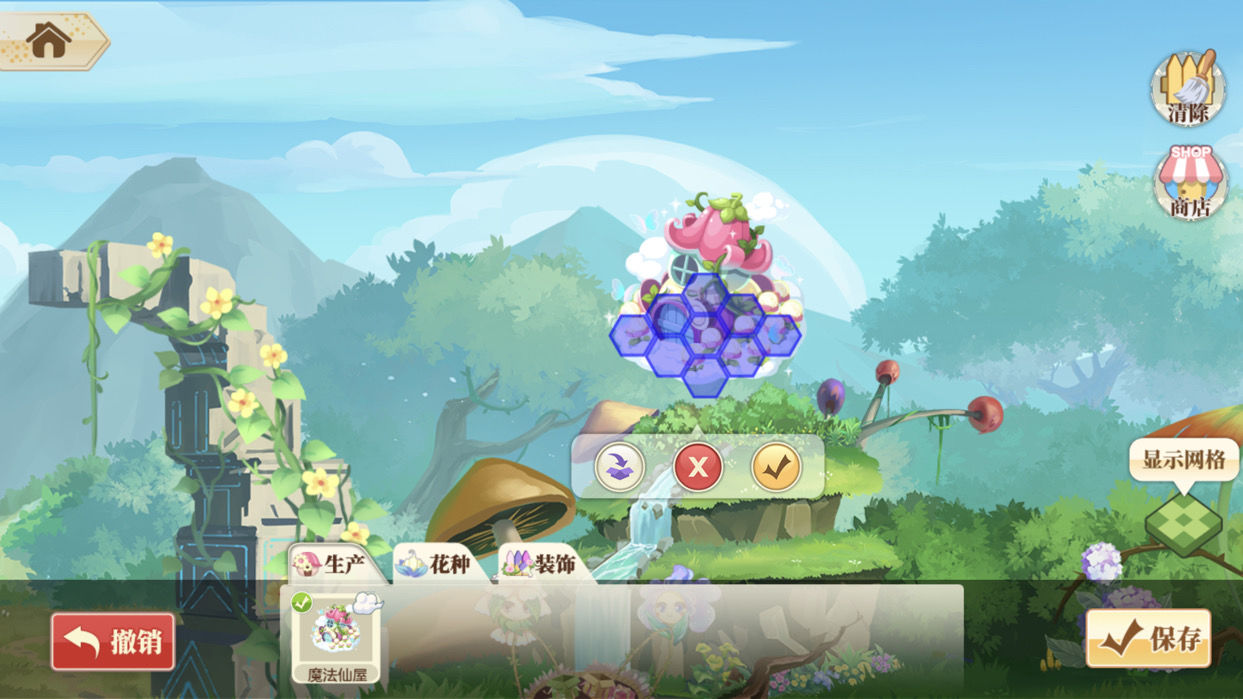Tap the 清除 clear button

1188,88
